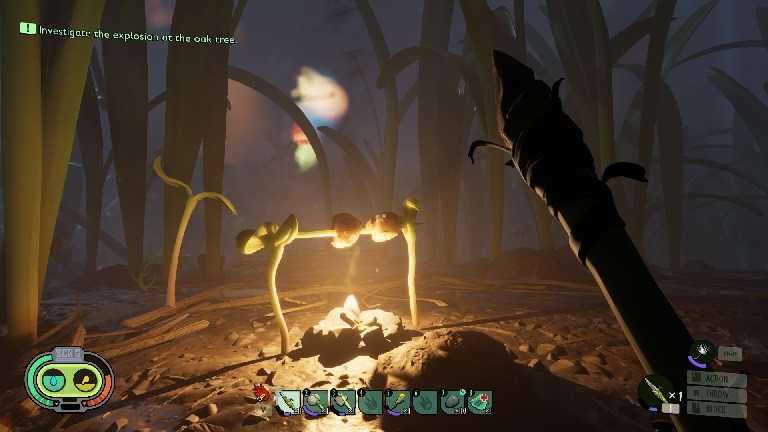Equip the torch from the hotbar

pyautogui.click(x=398, y=402)
